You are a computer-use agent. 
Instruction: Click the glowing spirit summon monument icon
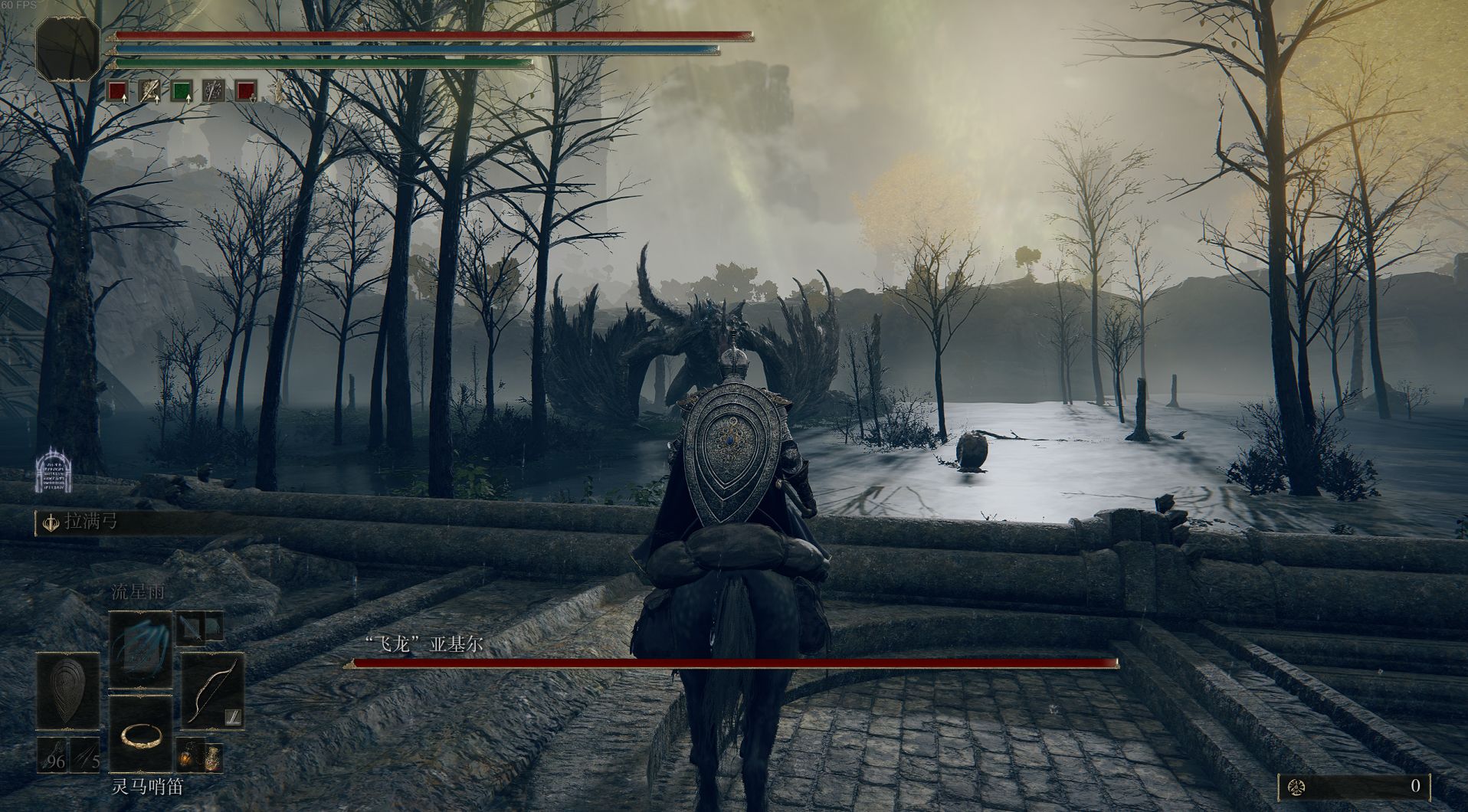click(x=53, y=470)
